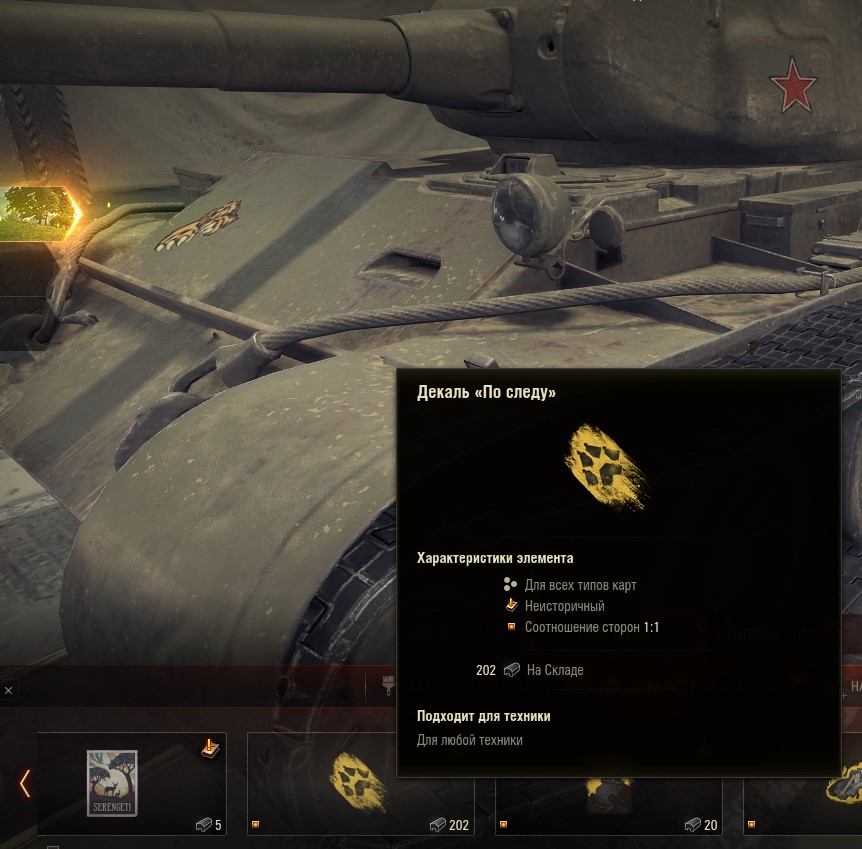Choose the paw print decal with 202 in stock
The width and height of the screenshot is (862, 849).
click(360, 785)
